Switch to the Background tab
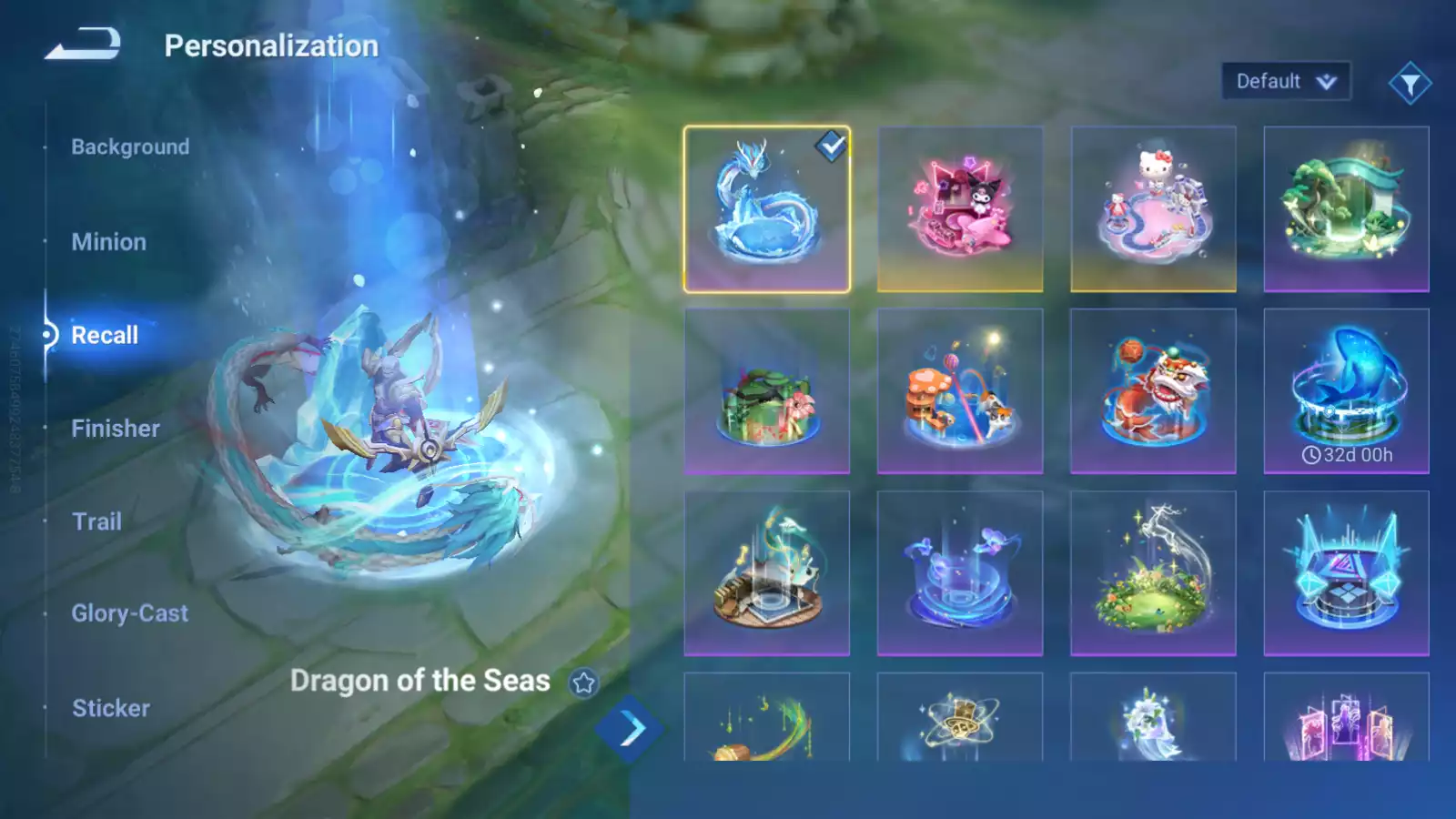 click(130, 147)
